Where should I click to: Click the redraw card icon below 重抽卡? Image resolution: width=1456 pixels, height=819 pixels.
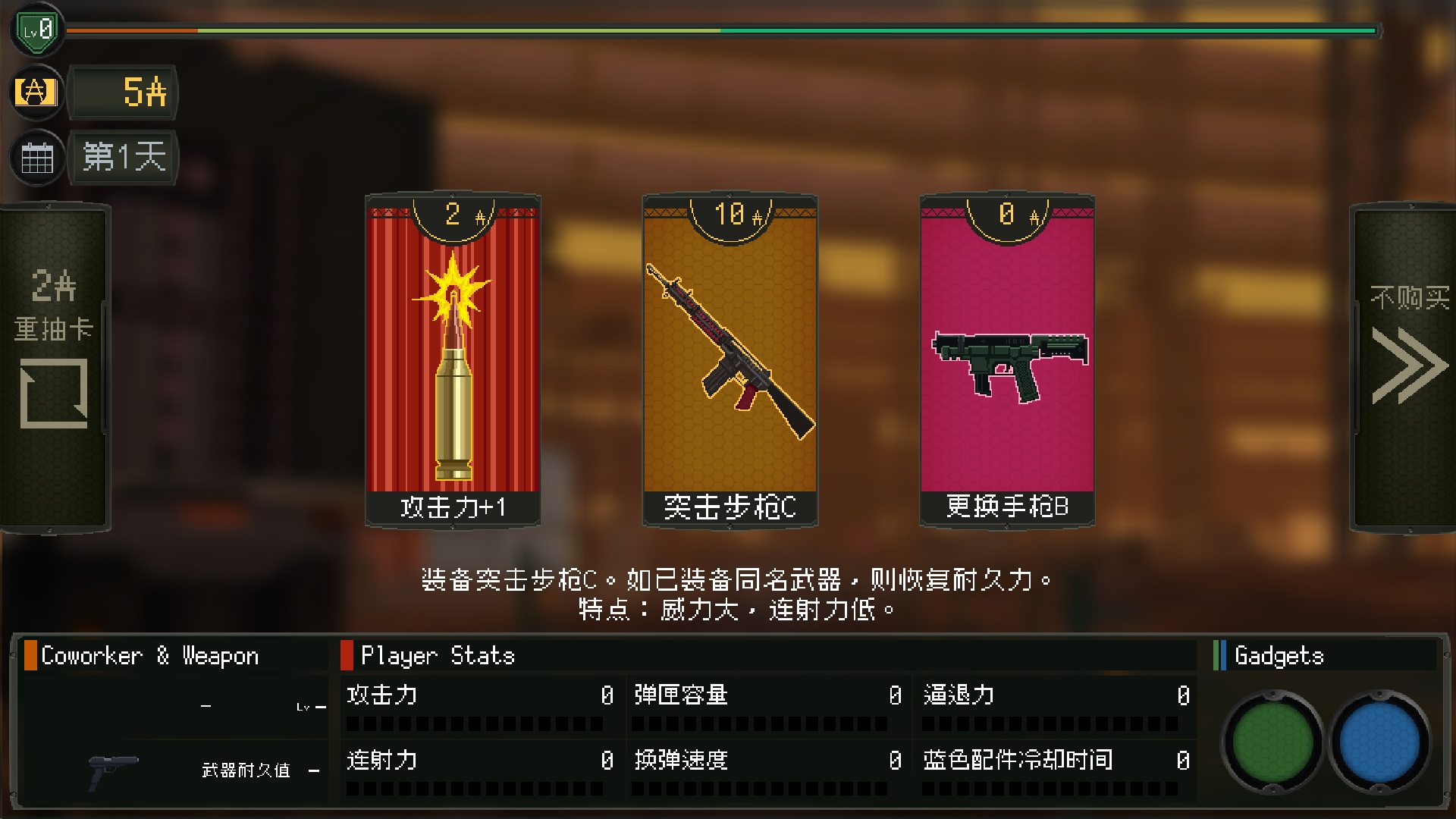53,394
